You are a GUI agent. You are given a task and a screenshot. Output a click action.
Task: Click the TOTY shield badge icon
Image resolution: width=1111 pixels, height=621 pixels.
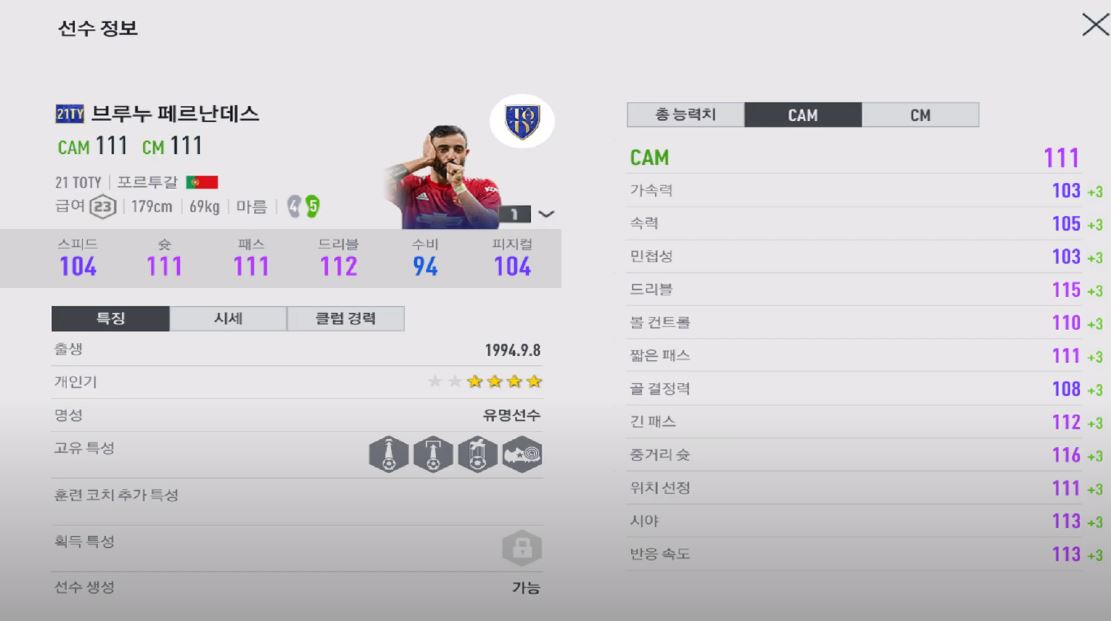pos(522,123)
